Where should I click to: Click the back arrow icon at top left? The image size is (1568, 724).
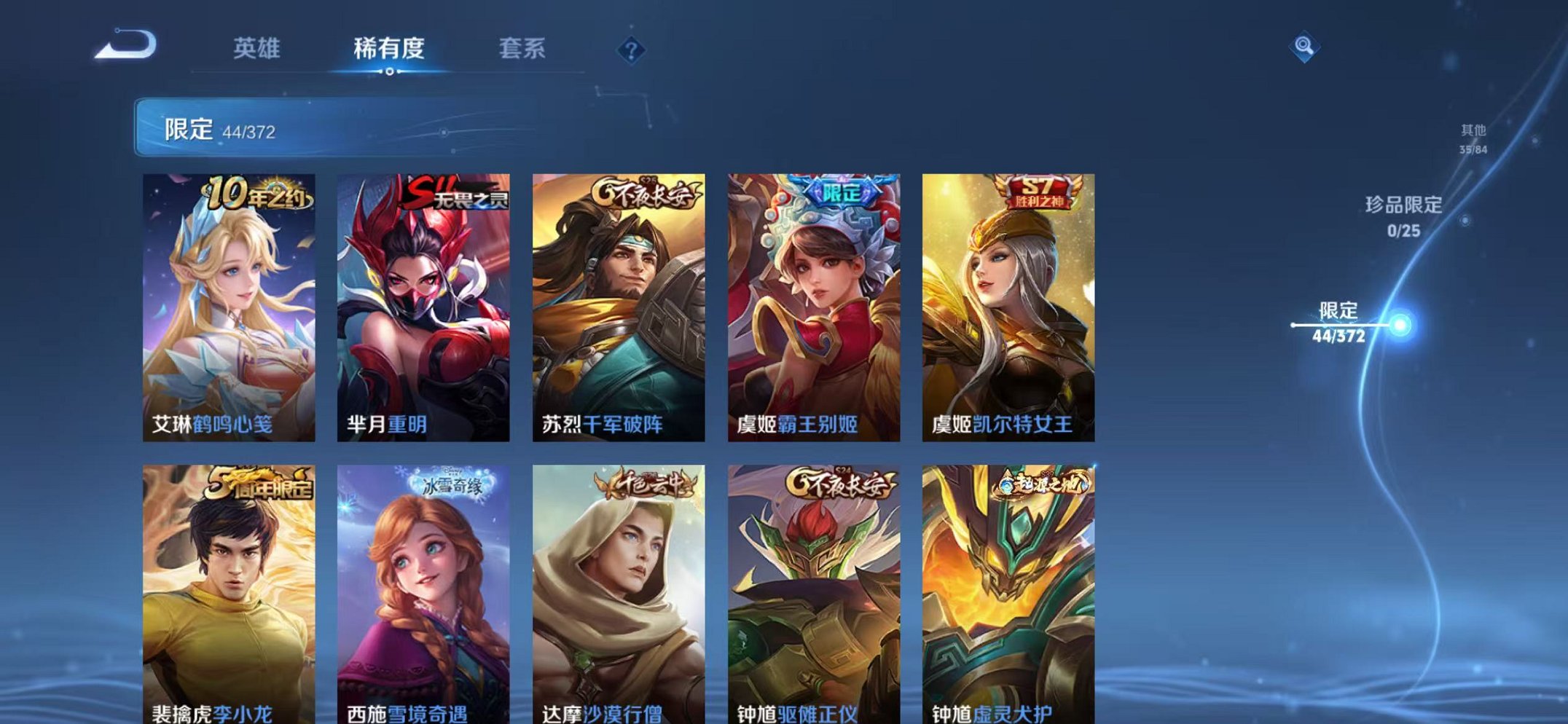pyautogui.click(x=125, y=46)
